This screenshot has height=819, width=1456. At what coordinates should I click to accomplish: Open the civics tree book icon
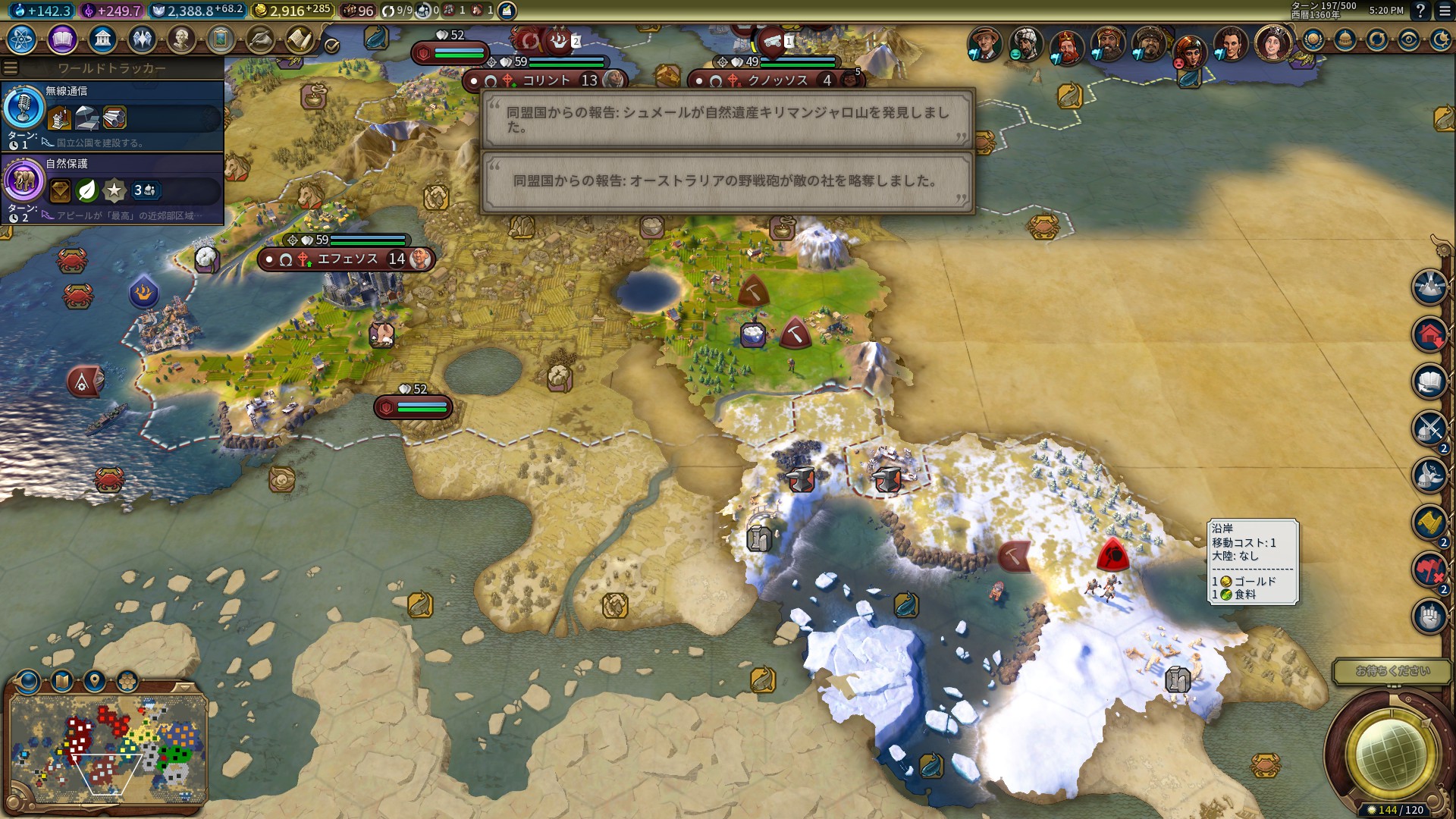(x=62, y=39)
